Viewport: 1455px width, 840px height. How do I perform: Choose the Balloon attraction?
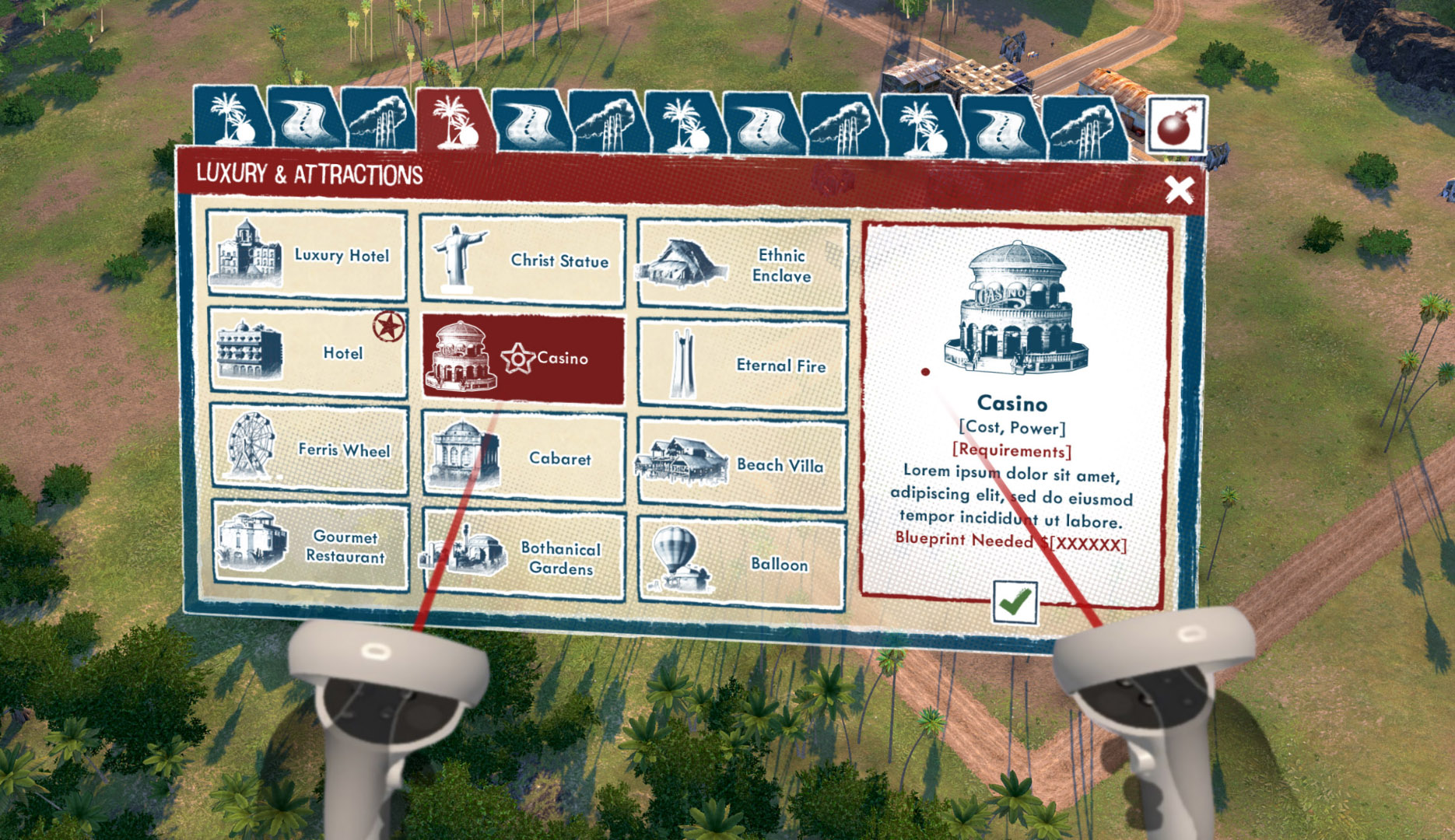(x=742, y=563)
